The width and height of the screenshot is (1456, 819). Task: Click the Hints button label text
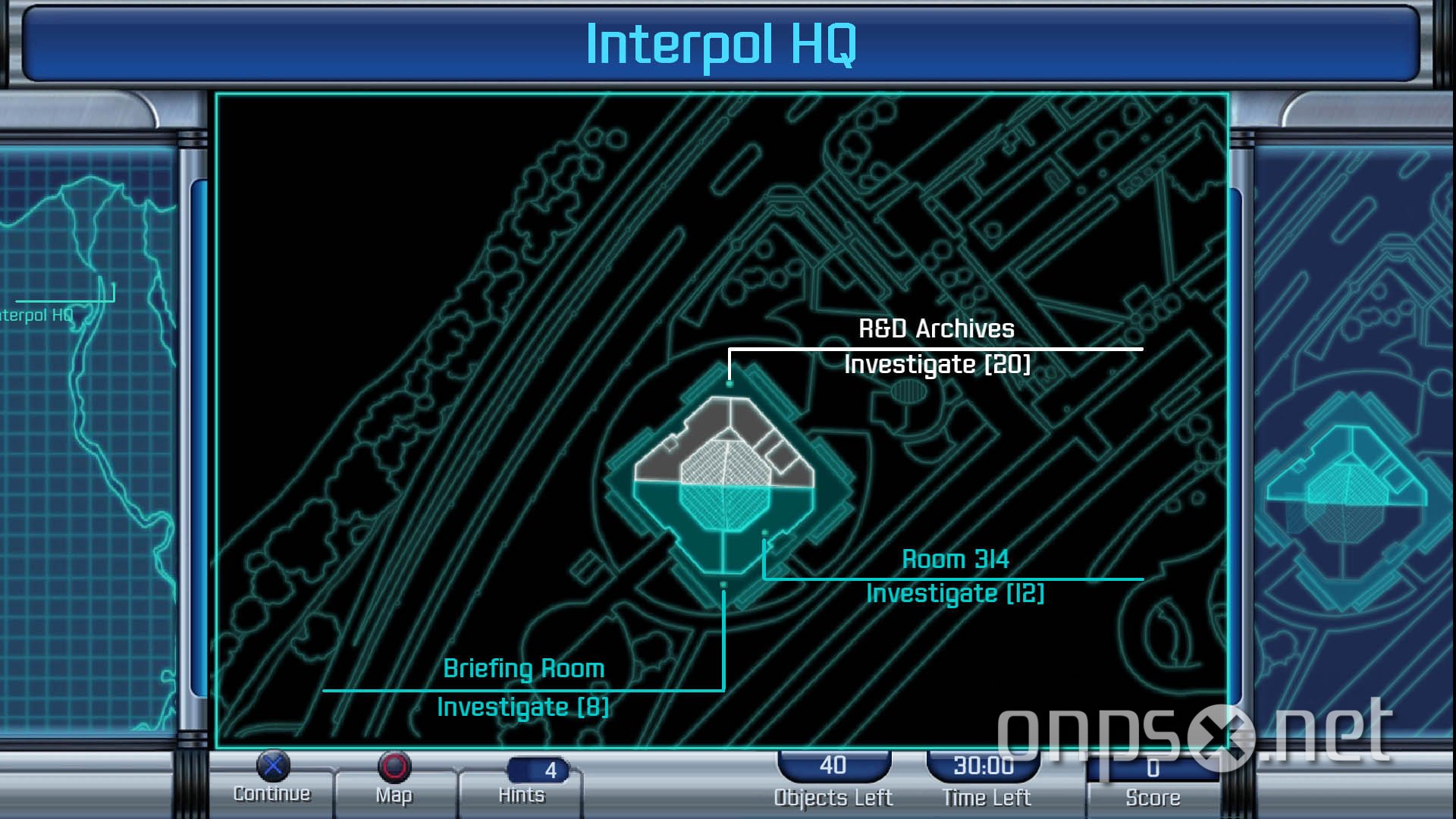click(x=522, y=795)
